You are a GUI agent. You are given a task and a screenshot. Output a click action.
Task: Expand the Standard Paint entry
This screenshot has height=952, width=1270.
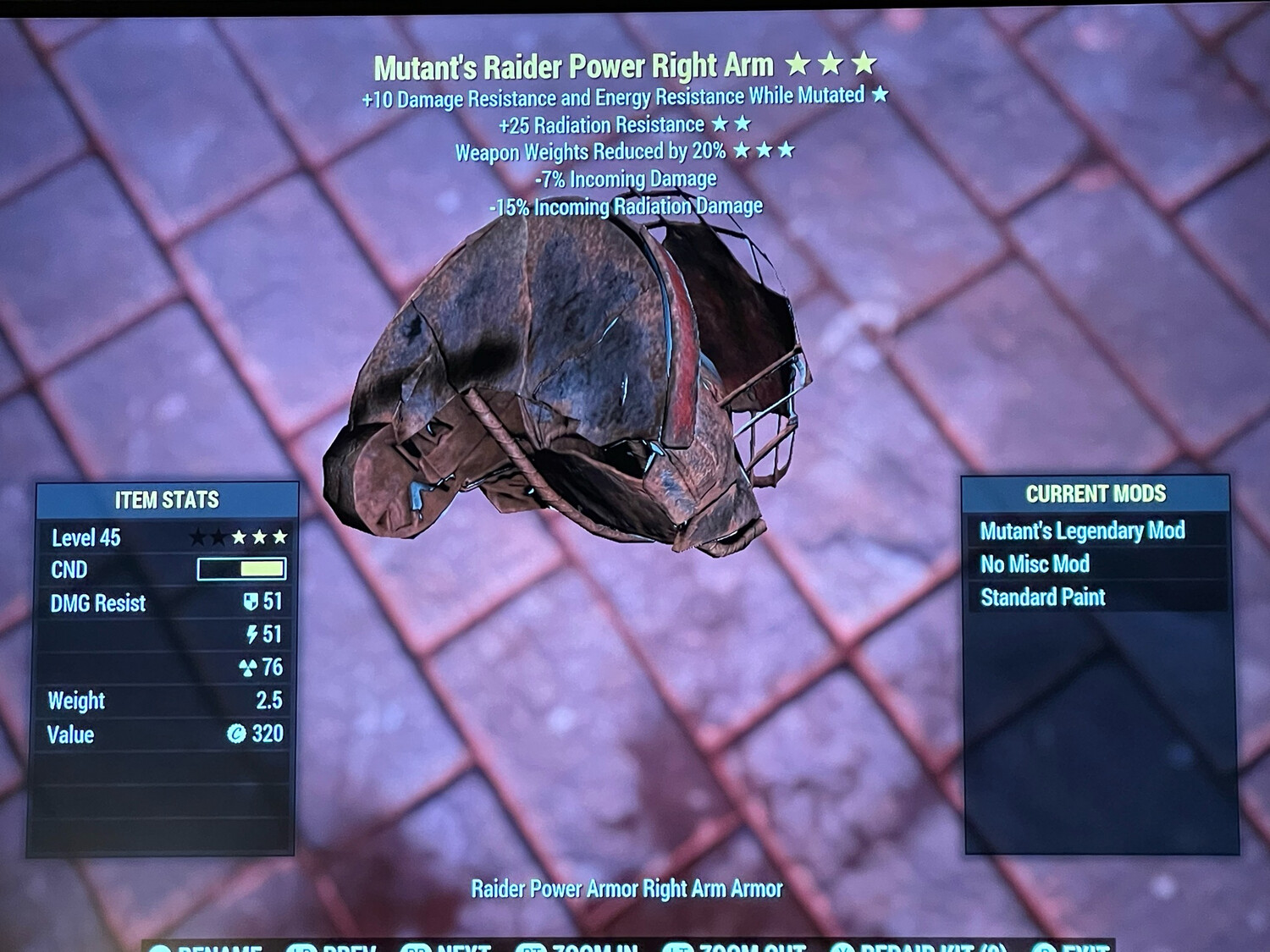pos(1042,597)
